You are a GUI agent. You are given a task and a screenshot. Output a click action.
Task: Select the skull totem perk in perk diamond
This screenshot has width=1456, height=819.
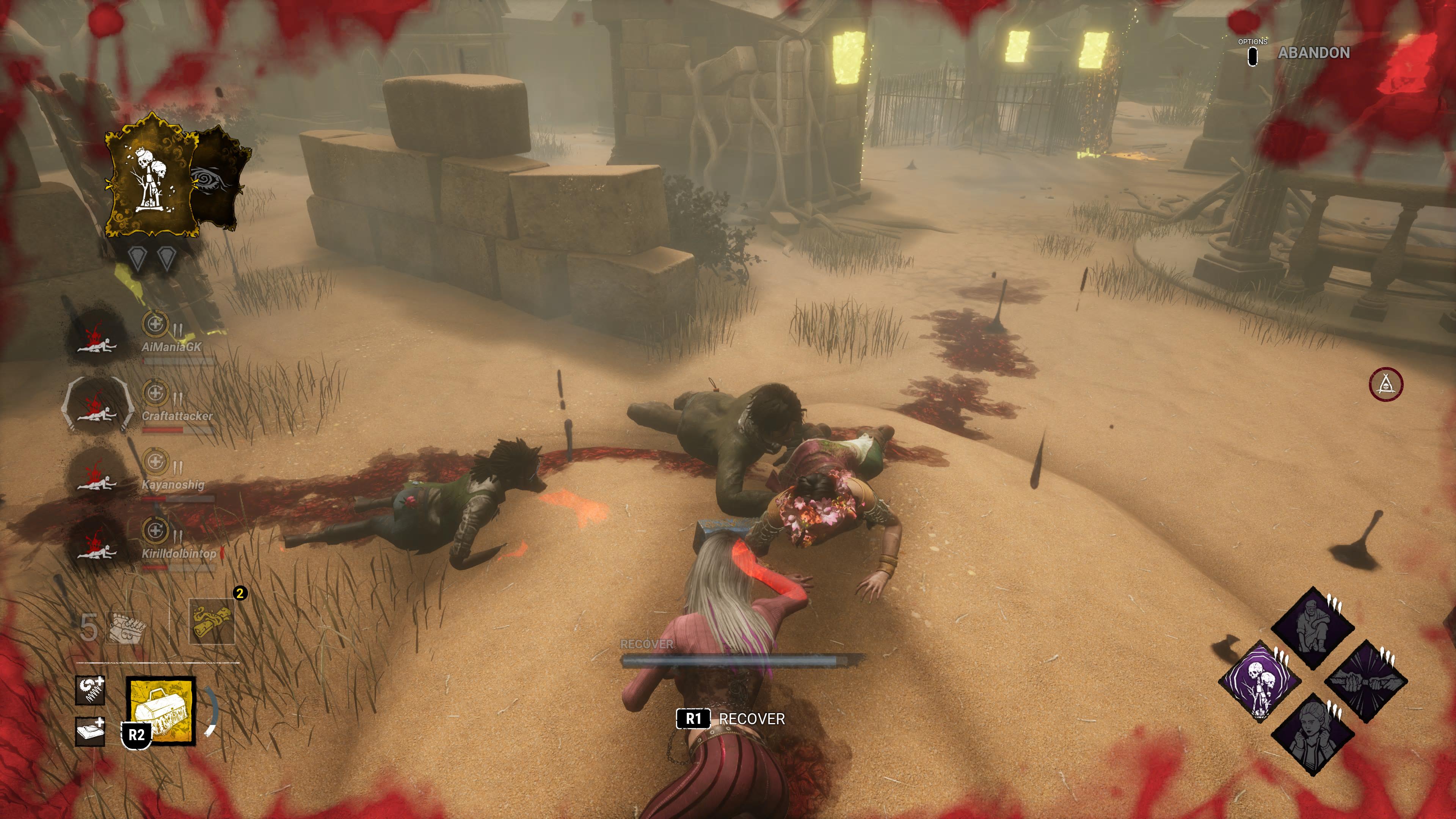click(1260, 682)
